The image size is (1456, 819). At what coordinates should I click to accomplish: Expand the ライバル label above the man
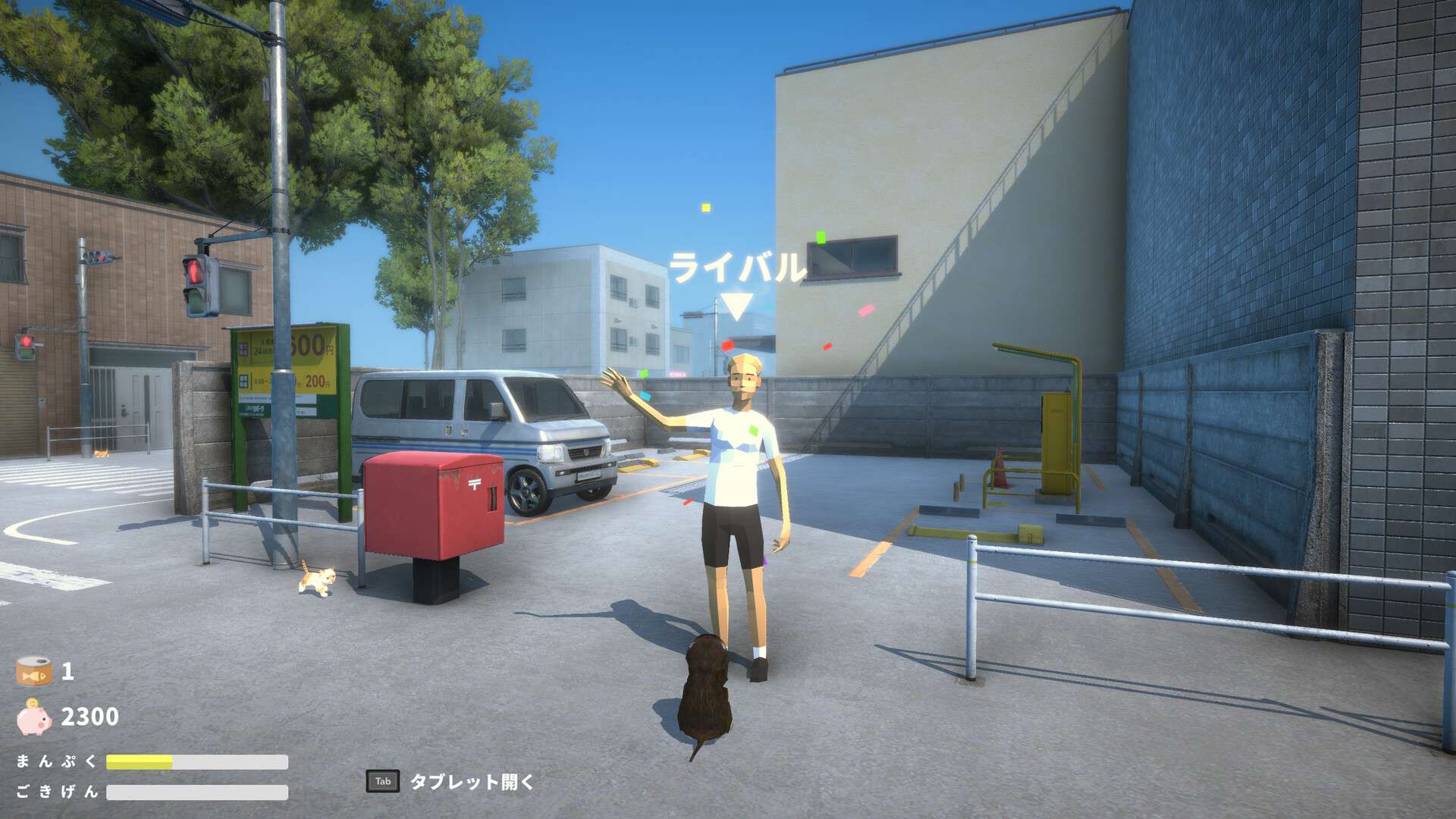click(738, 267)
